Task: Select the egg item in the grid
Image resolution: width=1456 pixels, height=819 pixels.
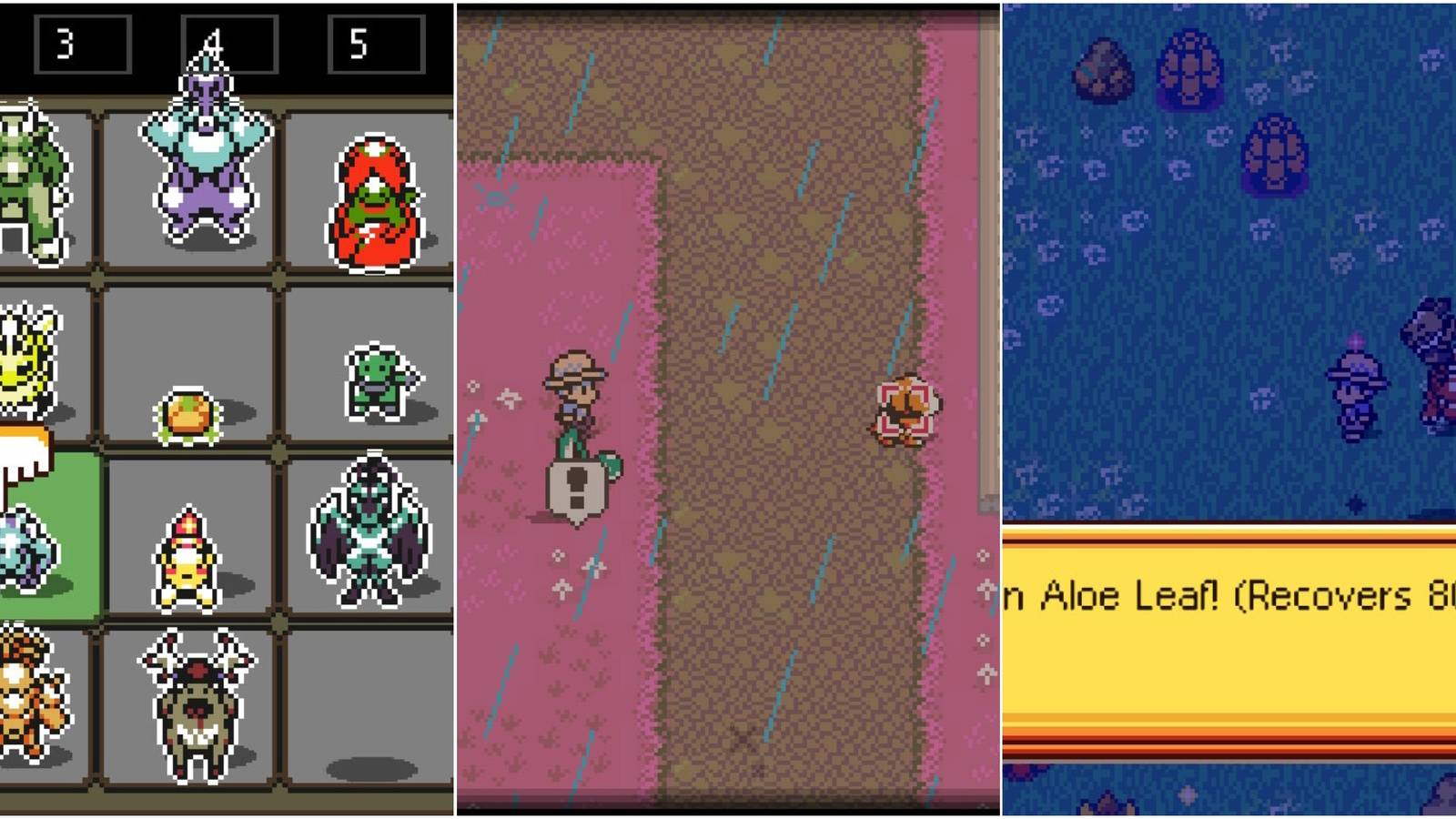Action: 187,414
